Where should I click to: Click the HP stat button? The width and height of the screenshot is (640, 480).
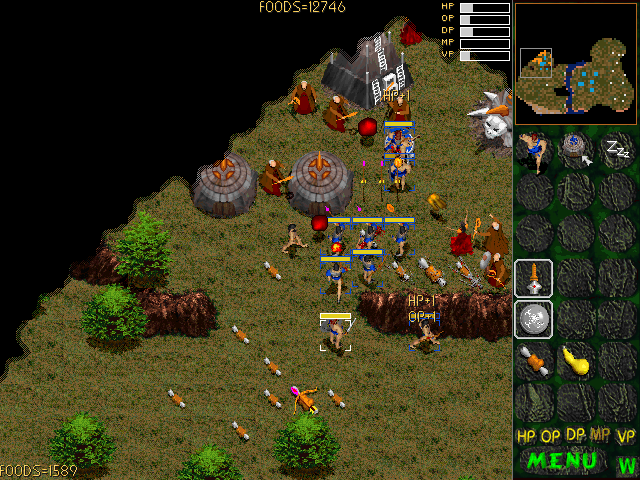tap(526, 436)
